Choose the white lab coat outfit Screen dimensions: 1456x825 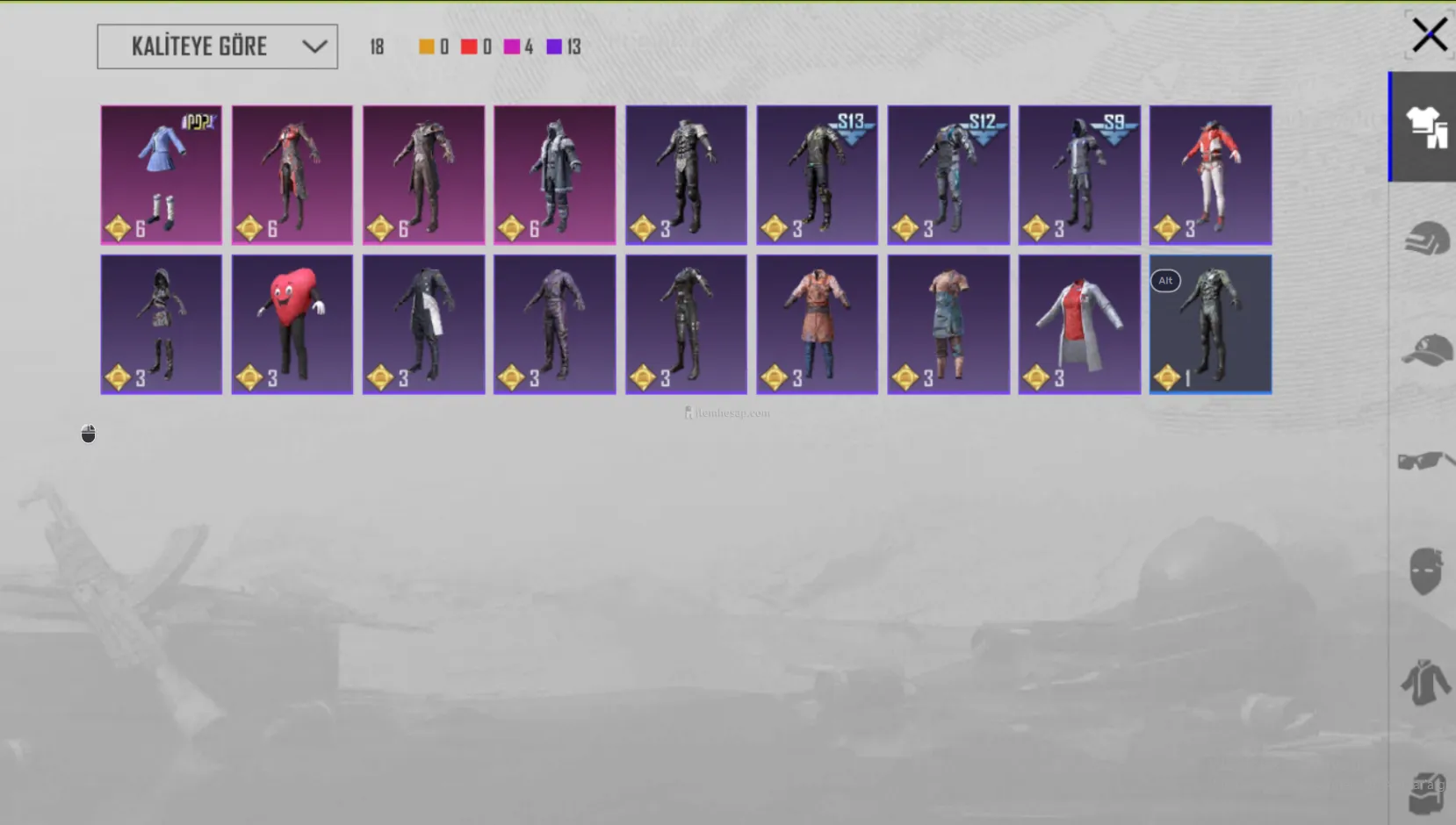point(1079,324)
